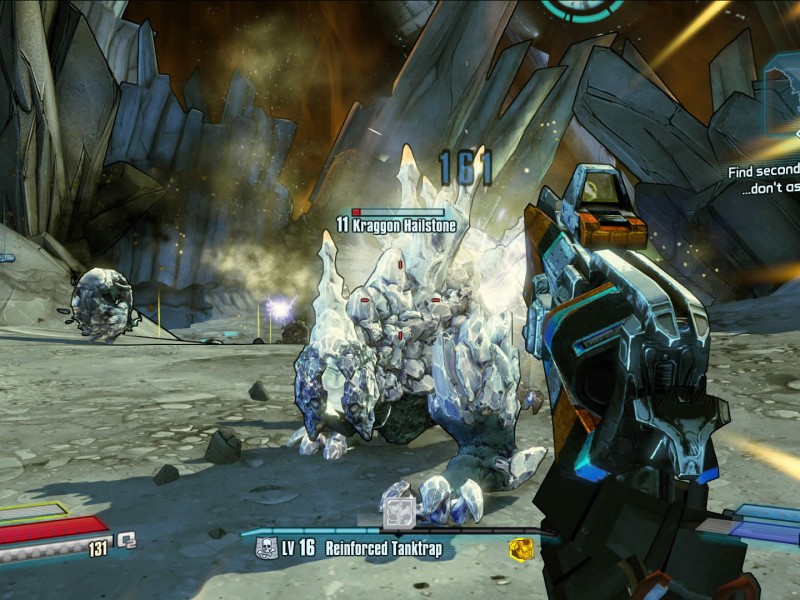Open the gold Badass Rank token
This screenshot has height=600, width=800.
(x=521, y=548)
